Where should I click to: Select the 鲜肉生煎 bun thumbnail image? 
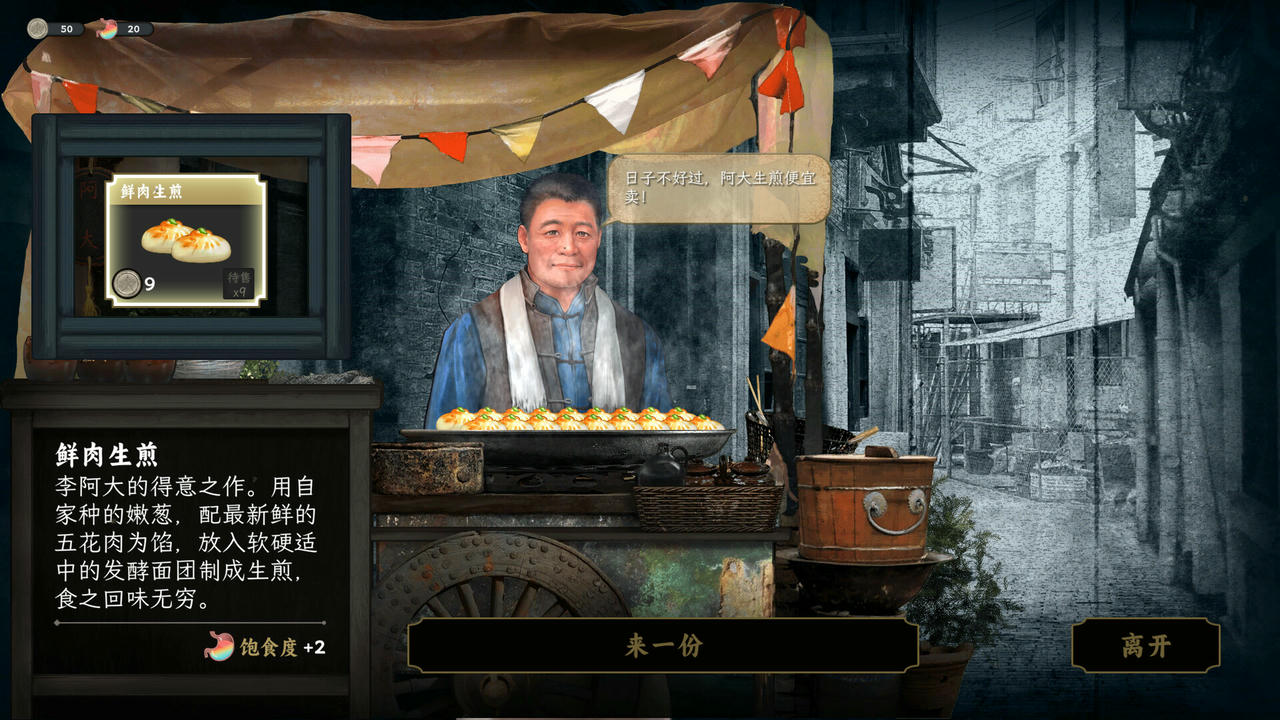(185, 242)
